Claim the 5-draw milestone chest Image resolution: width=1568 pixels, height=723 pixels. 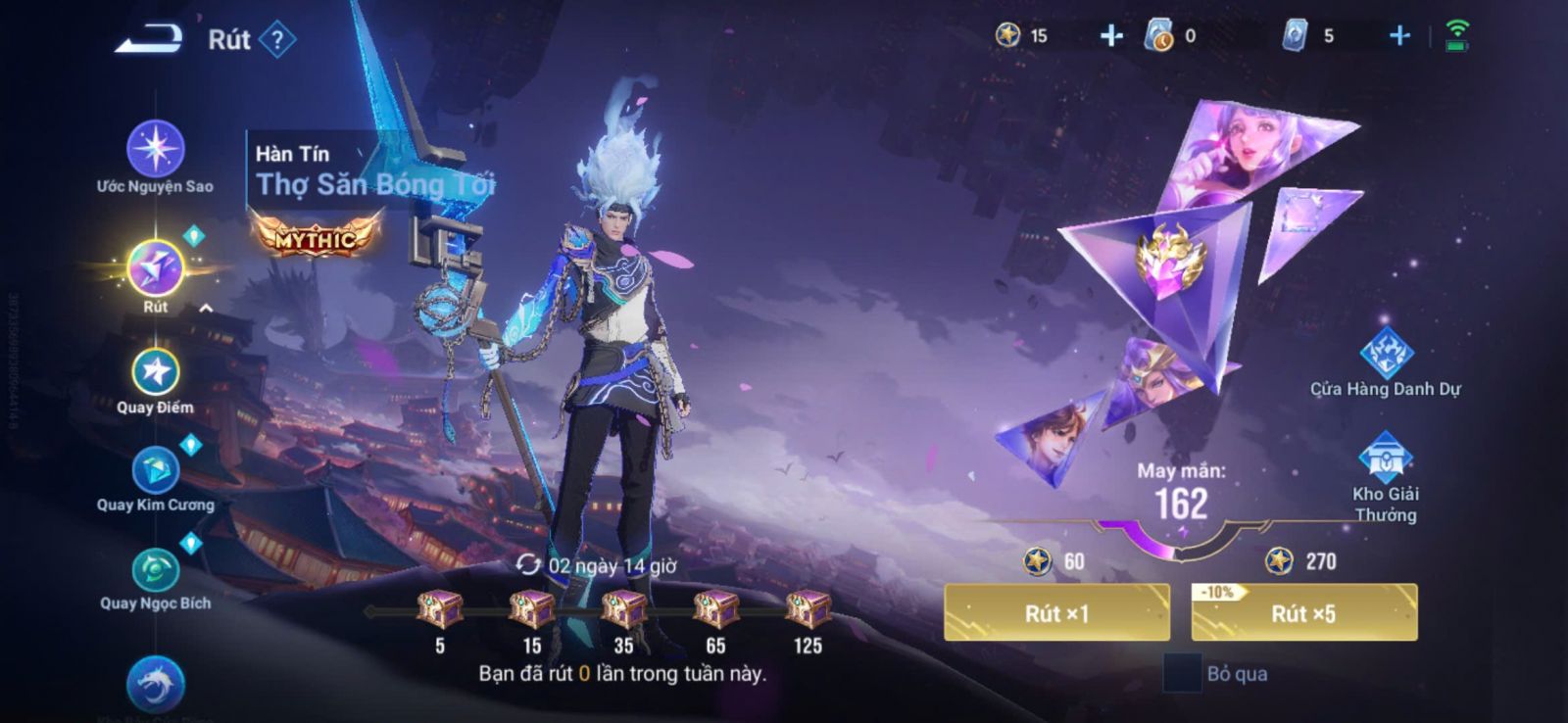440,609
